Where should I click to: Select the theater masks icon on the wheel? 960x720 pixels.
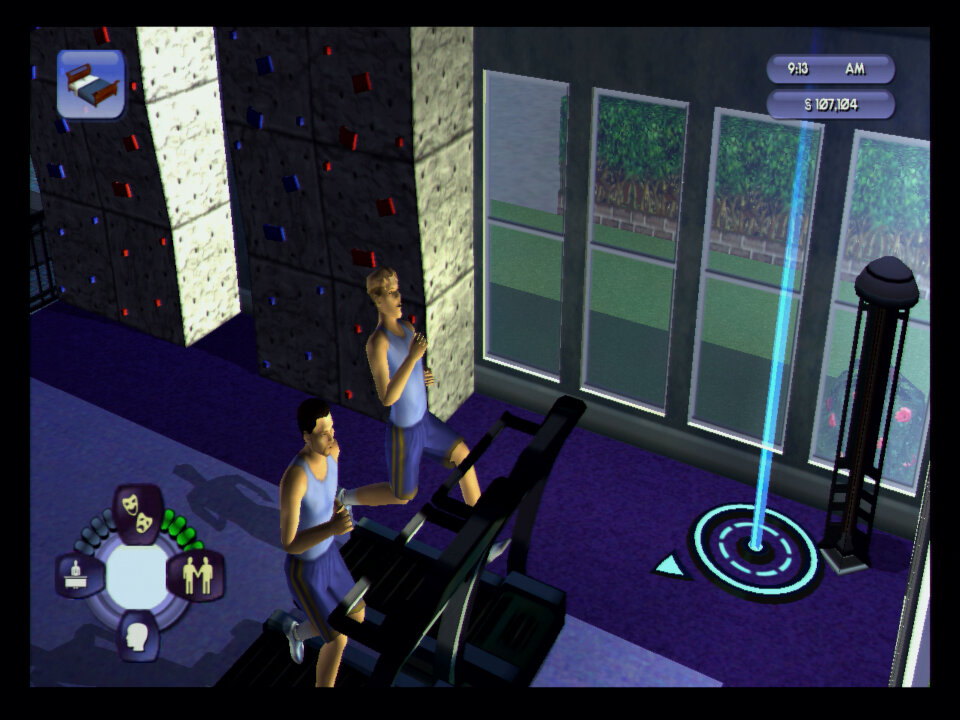click(139, 512)
